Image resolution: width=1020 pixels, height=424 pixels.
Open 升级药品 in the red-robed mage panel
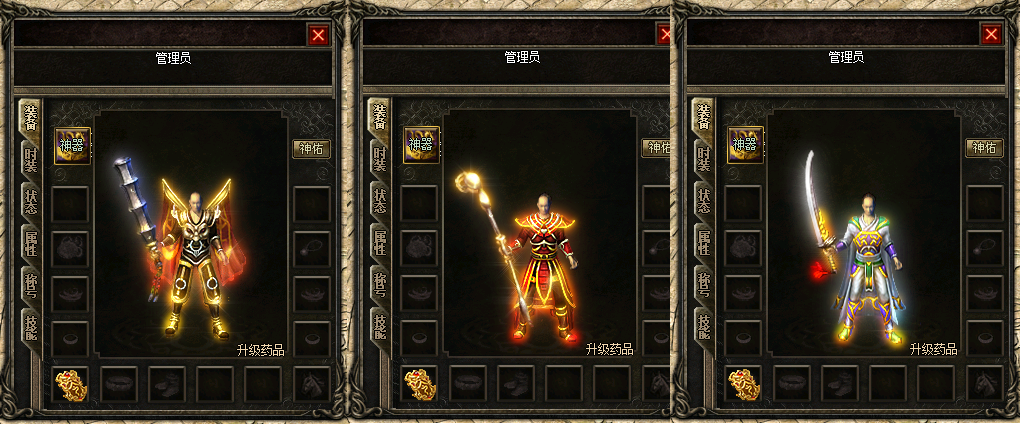610,350
